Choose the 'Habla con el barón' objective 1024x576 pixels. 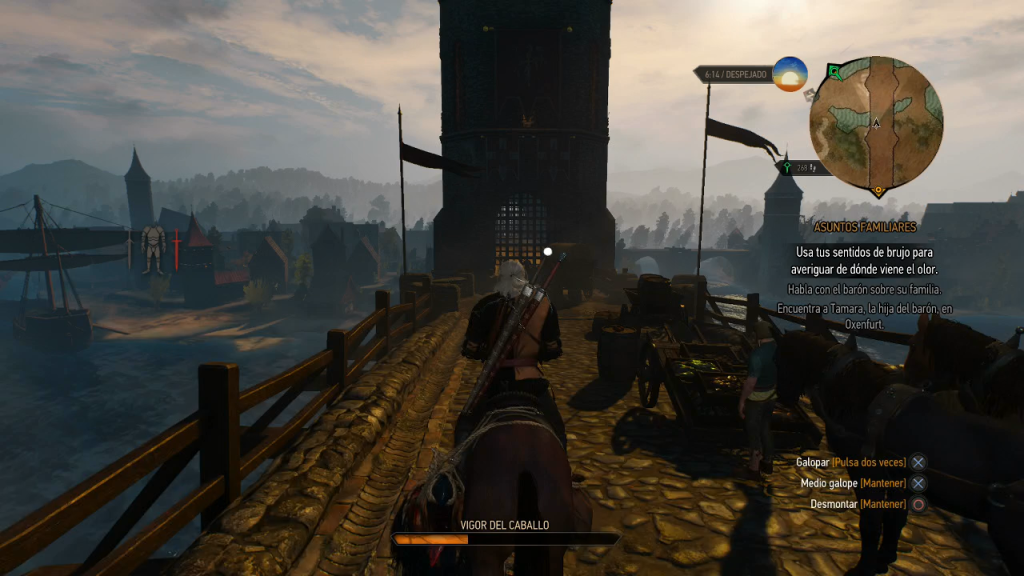pyautogui.click(x=867, y=290)
